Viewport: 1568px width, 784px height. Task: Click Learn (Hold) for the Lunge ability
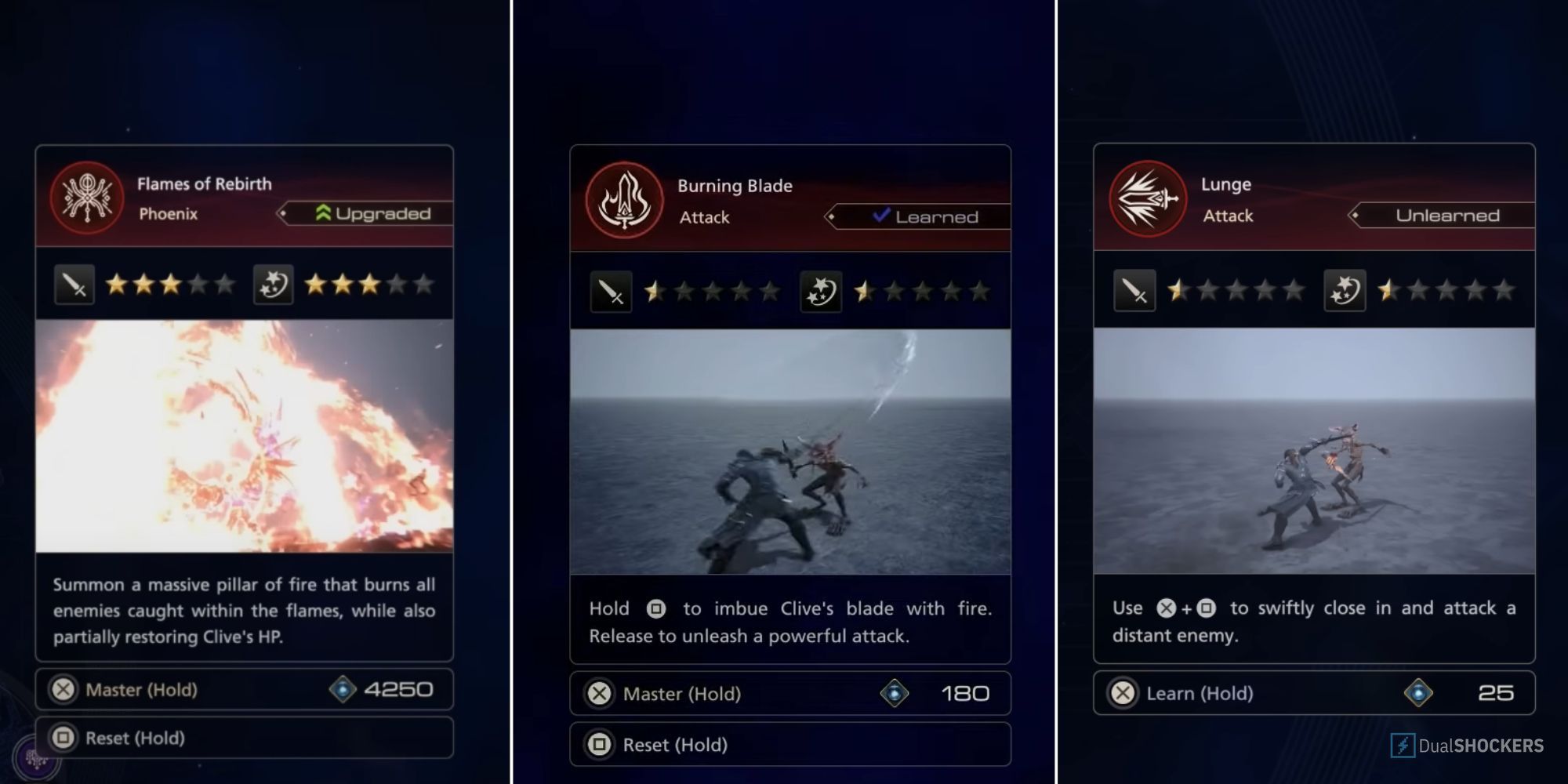[1199, 693]
